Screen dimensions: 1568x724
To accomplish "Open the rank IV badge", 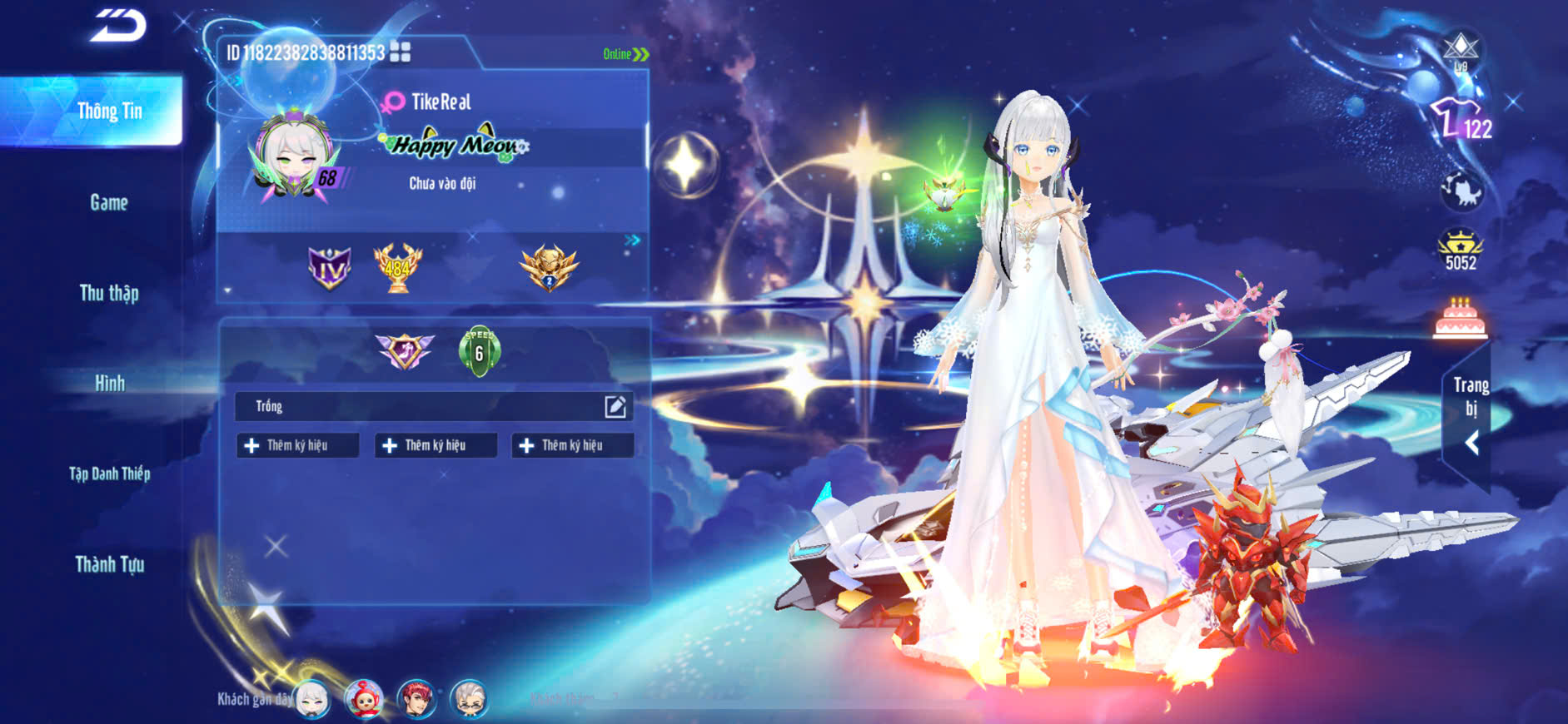I will coord(330,268).
